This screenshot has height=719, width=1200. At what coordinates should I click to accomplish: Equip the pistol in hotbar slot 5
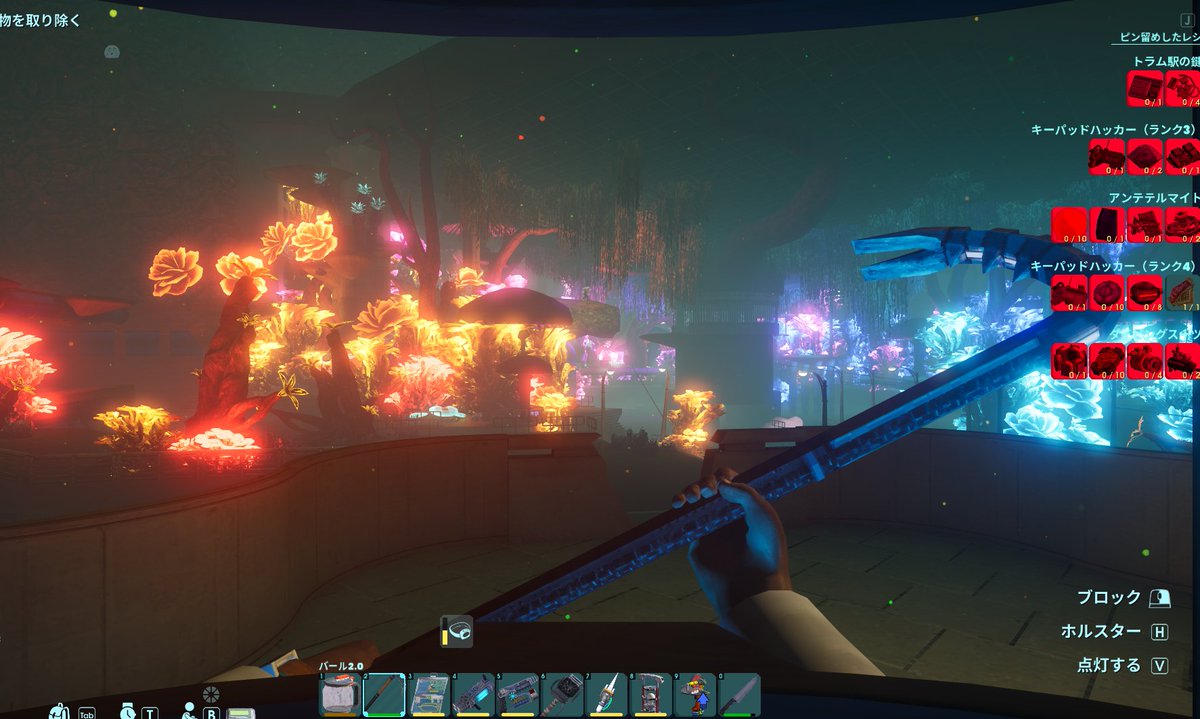pyautogui.click(x=518, y=693)
